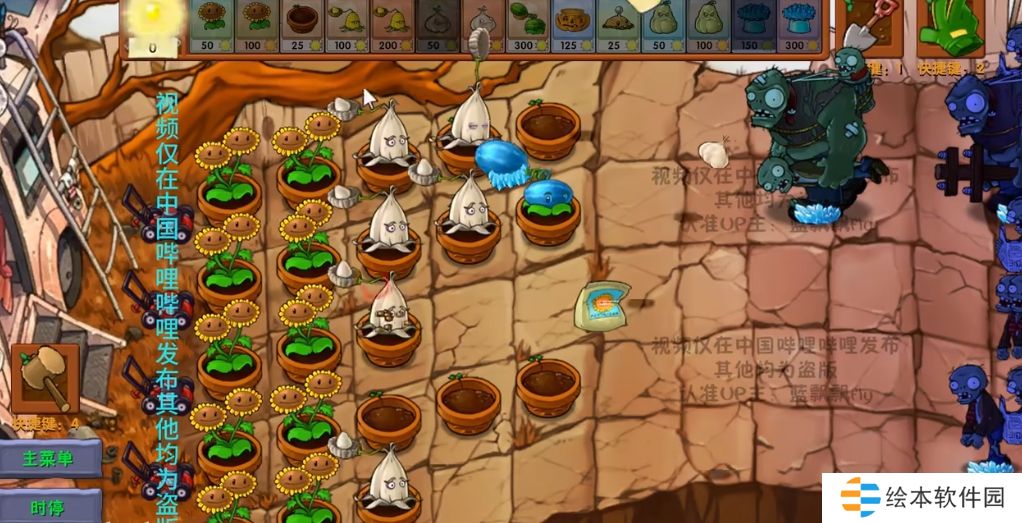
Task: Select the 50-cost sunflower seed packet
Action: pos(210,26)
